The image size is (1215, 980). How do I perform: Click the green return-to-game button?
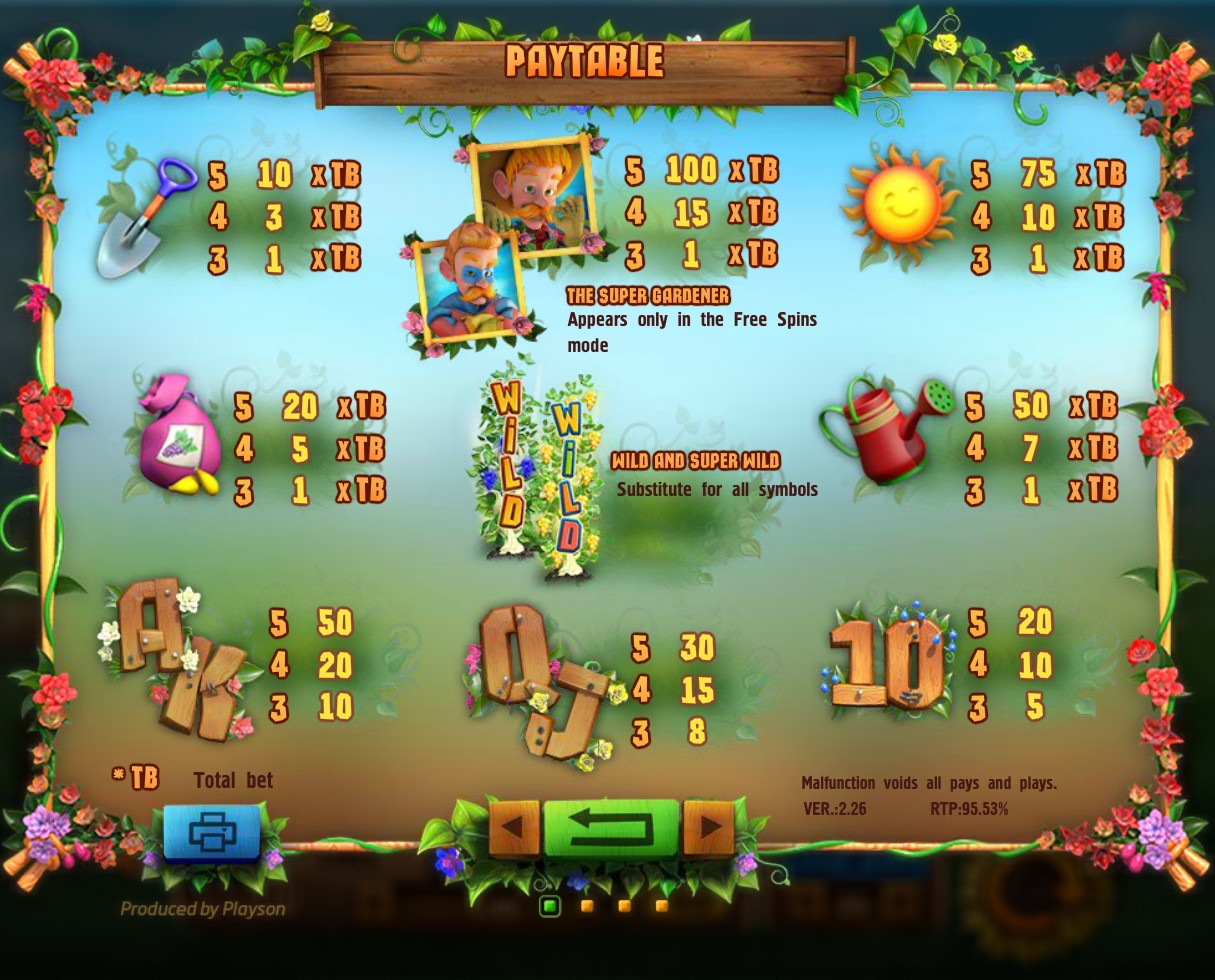(611, 828)
